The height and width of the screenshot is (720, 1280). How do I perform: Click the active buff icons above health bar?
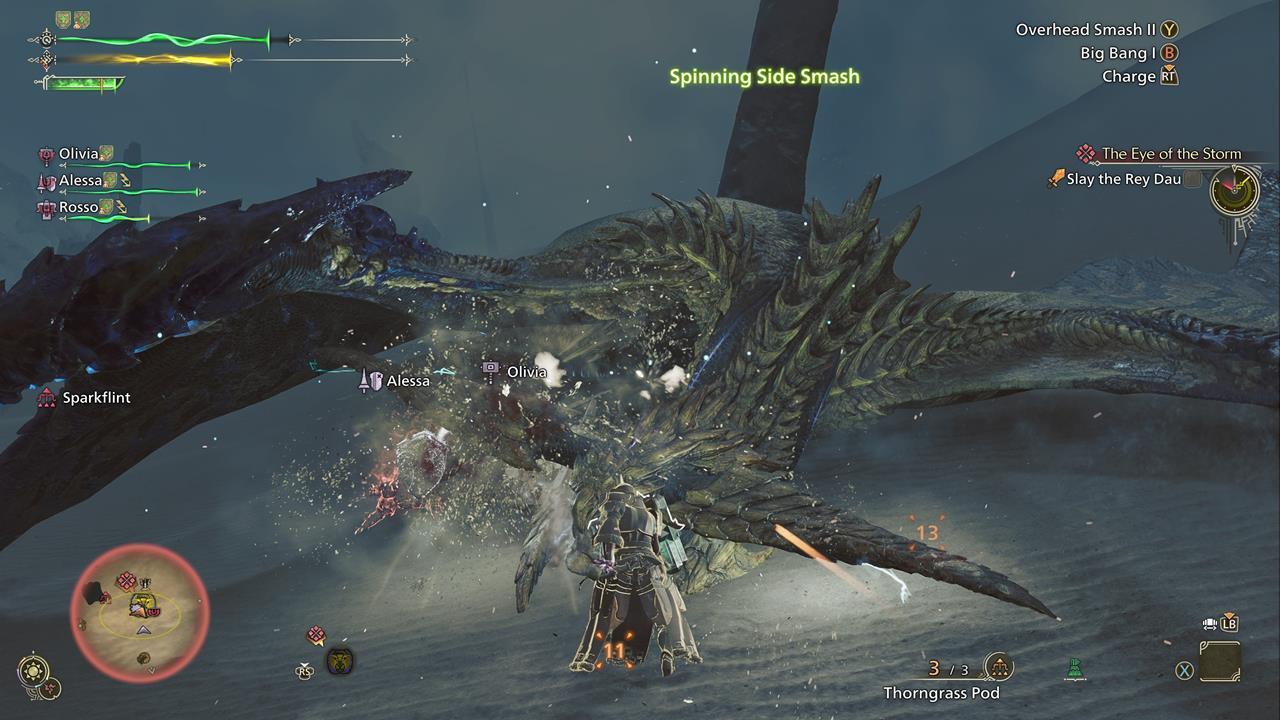point(72,19)
